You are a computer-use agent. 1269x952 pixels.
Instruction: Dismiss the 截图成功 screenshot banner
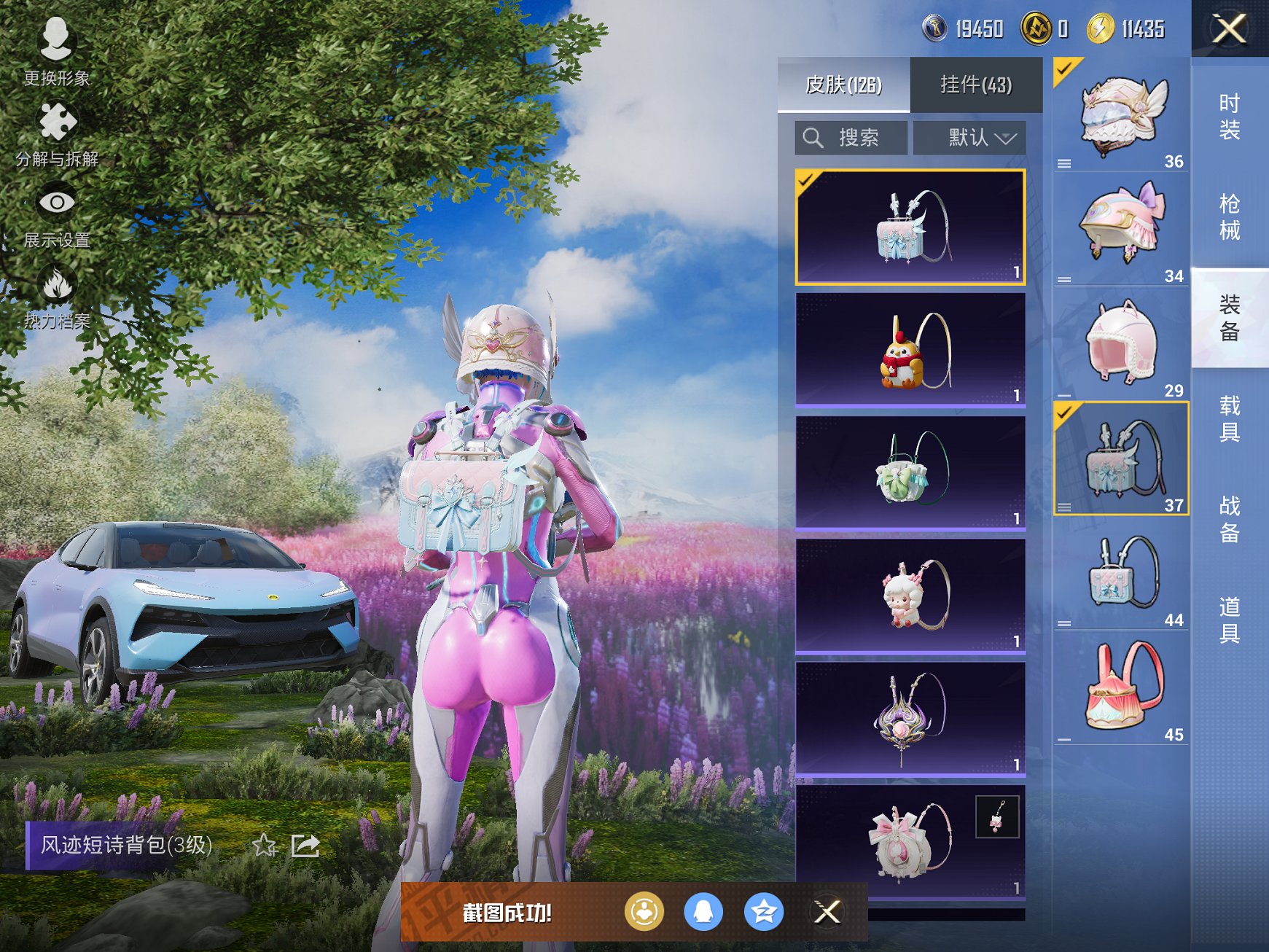pos(827,911)
